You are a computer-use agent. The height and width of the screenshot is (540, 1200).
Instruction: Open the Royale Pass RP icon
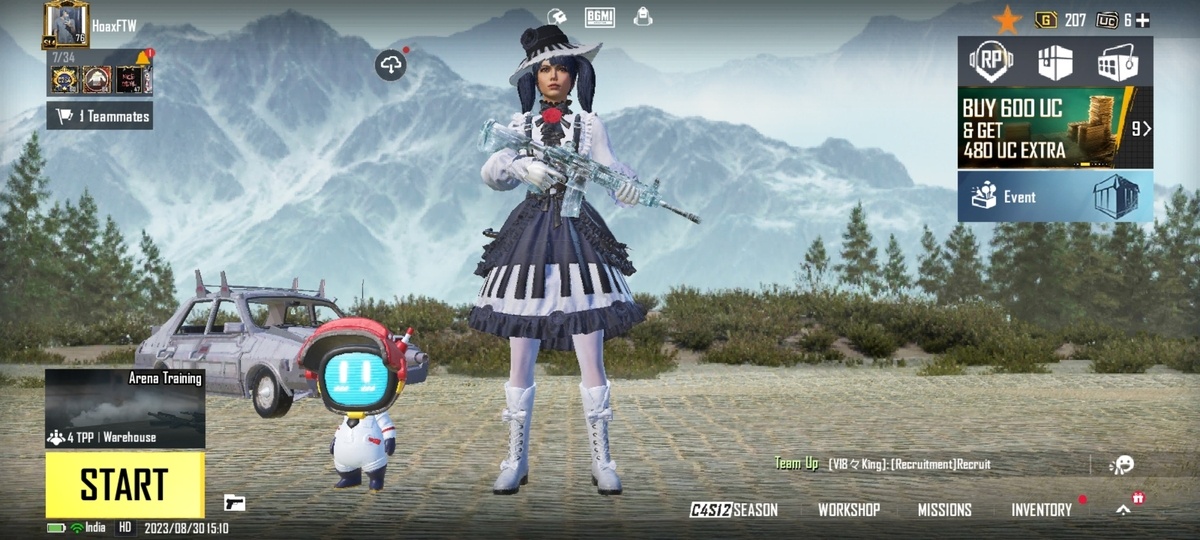click(991, 62)
